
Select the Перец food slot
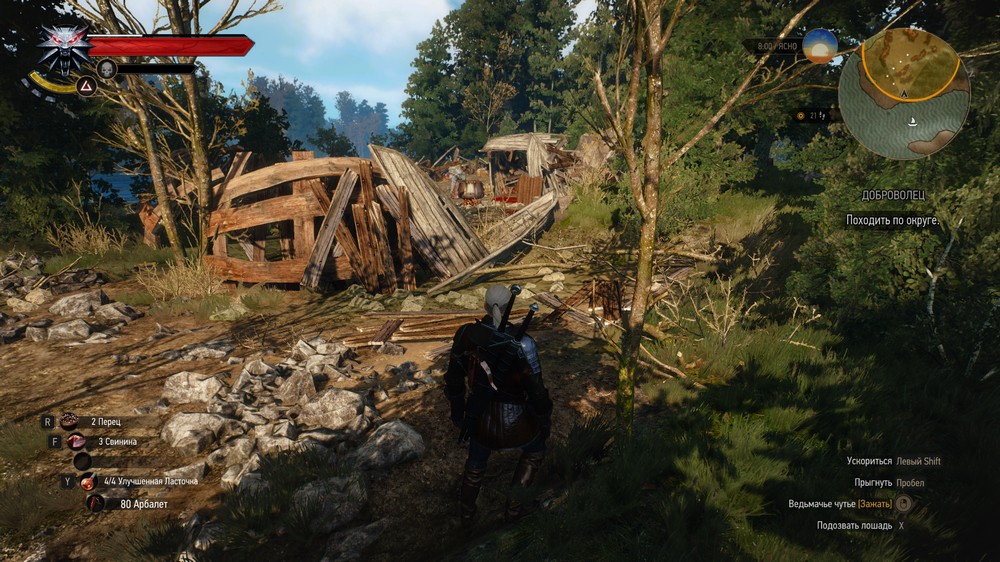coord(70,422)
